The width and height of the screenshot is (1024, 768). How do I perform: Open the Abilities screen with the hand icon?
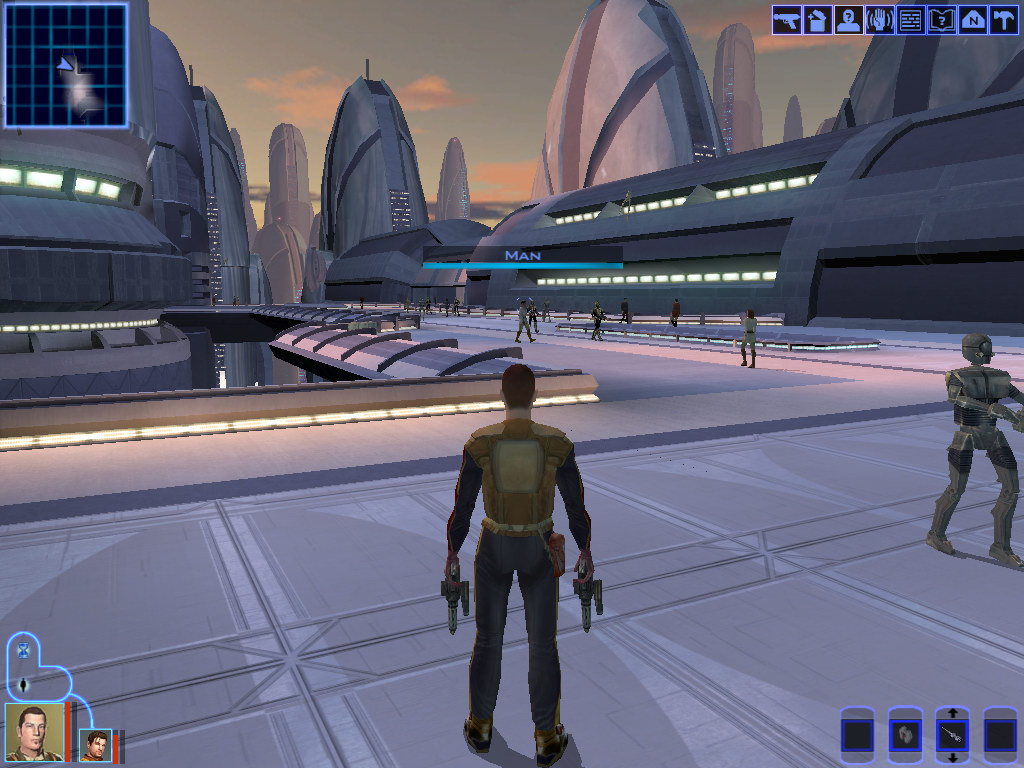879,20
